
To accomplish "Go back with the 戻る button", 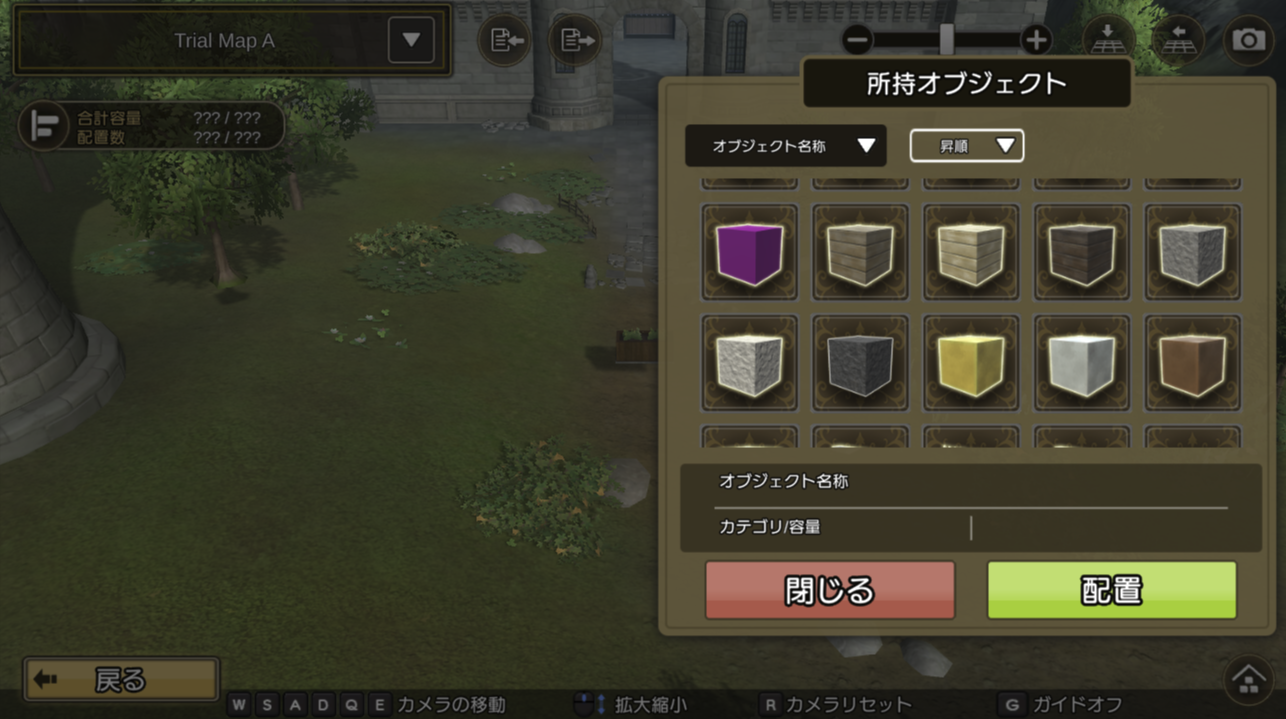I will [x=121, y=680].
